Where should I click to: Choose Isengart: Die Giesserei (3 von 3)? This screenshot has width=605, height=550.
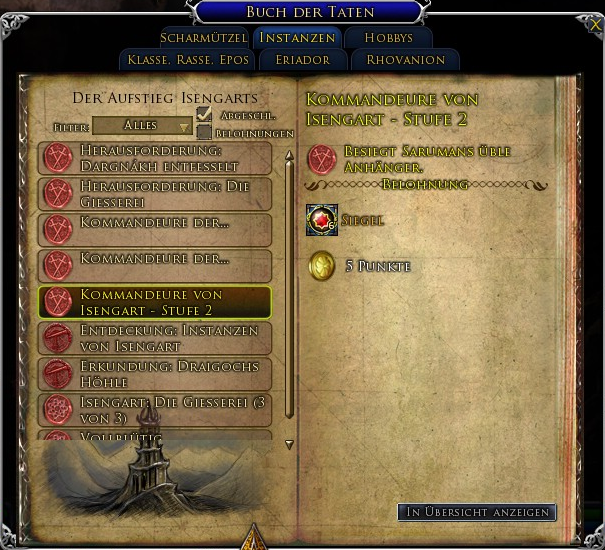click(x=155, y=409)
